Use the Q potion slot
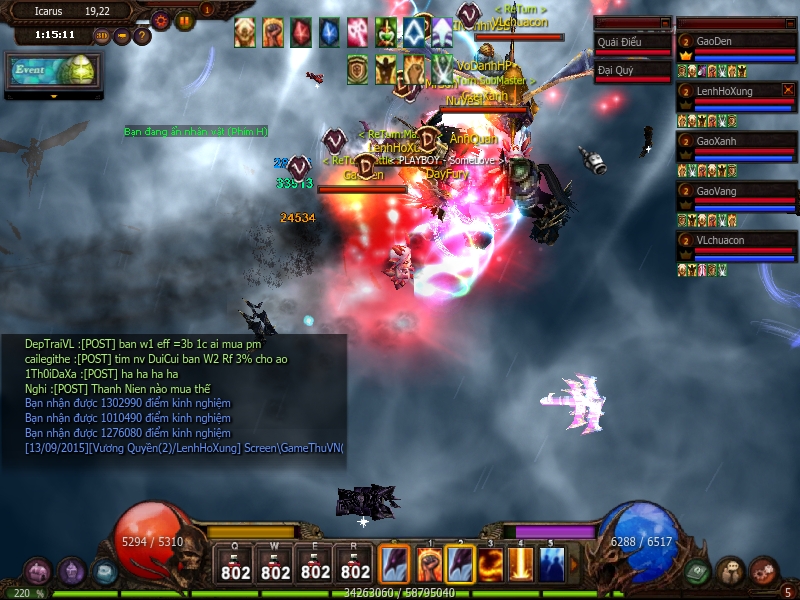 (x=236, y=565)
